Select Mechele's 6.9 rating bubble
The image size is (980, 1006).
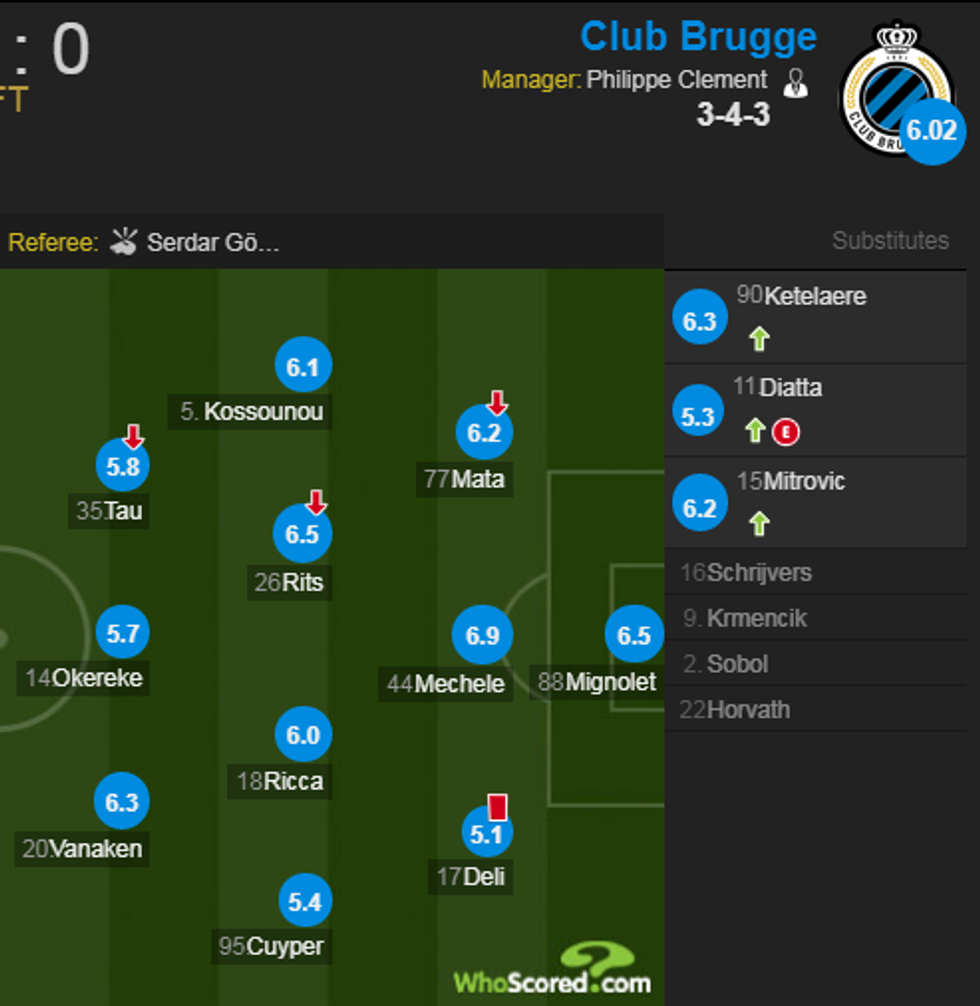point(482,635)
